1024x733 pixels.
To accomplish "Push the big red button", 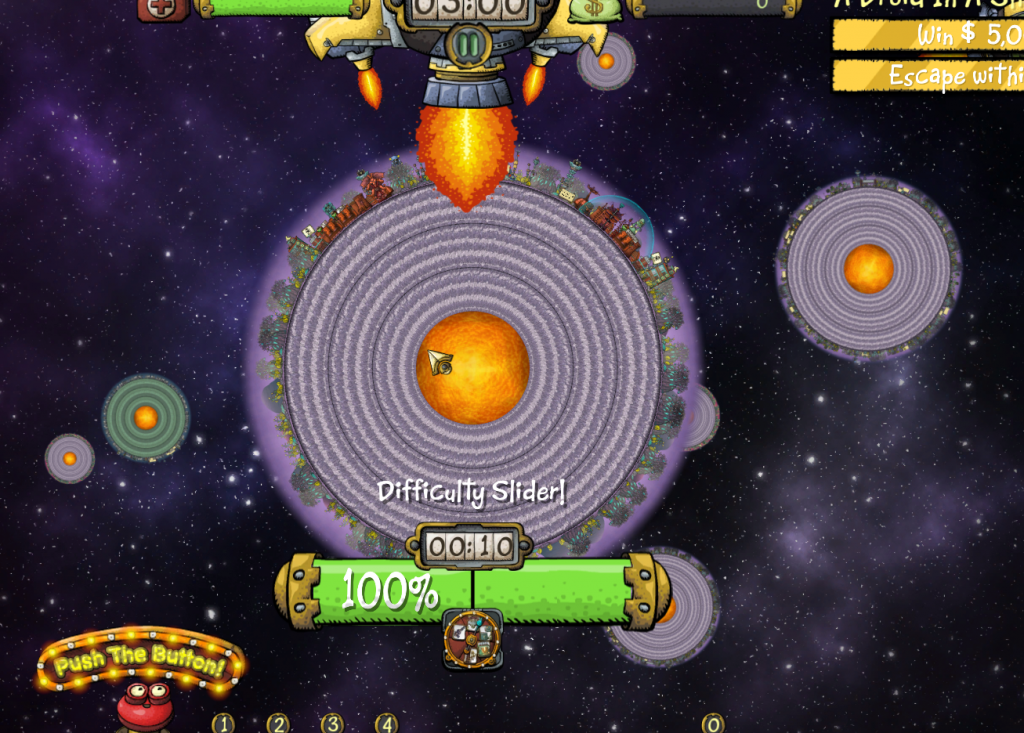I will click(145, 705).
